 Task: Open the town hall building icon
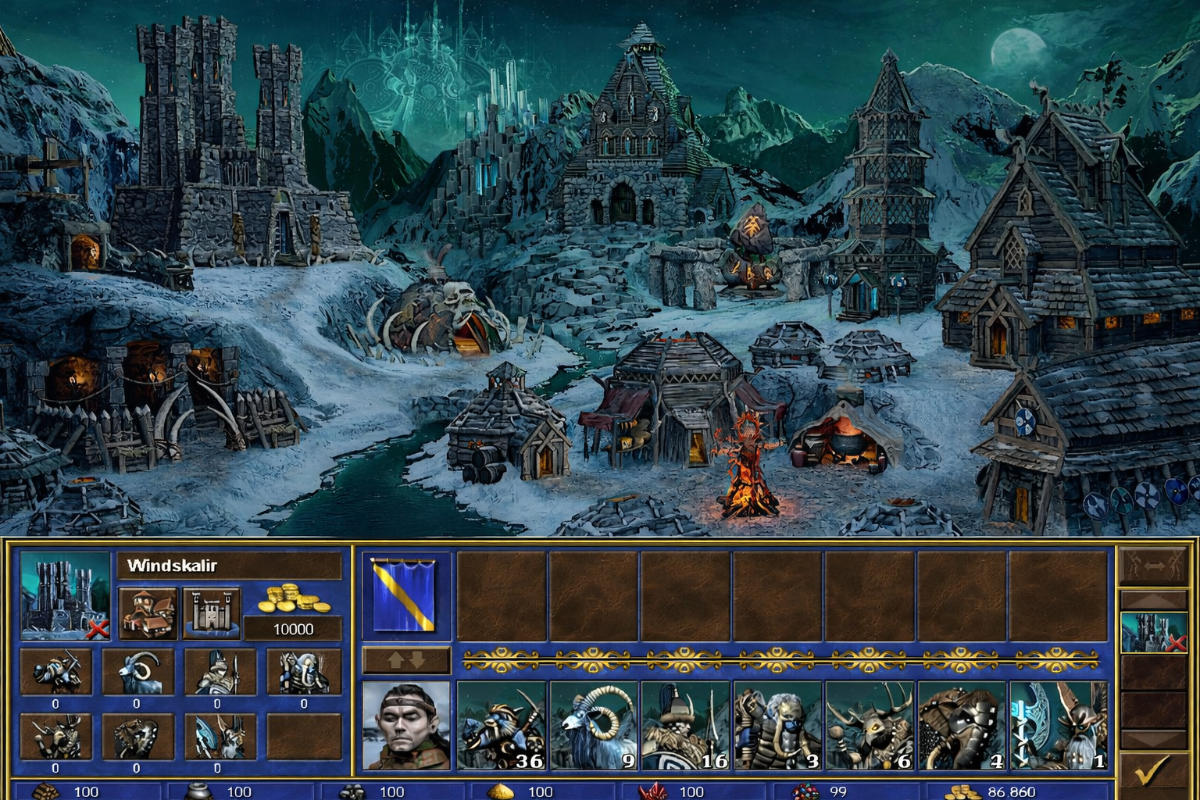point(148,613)
